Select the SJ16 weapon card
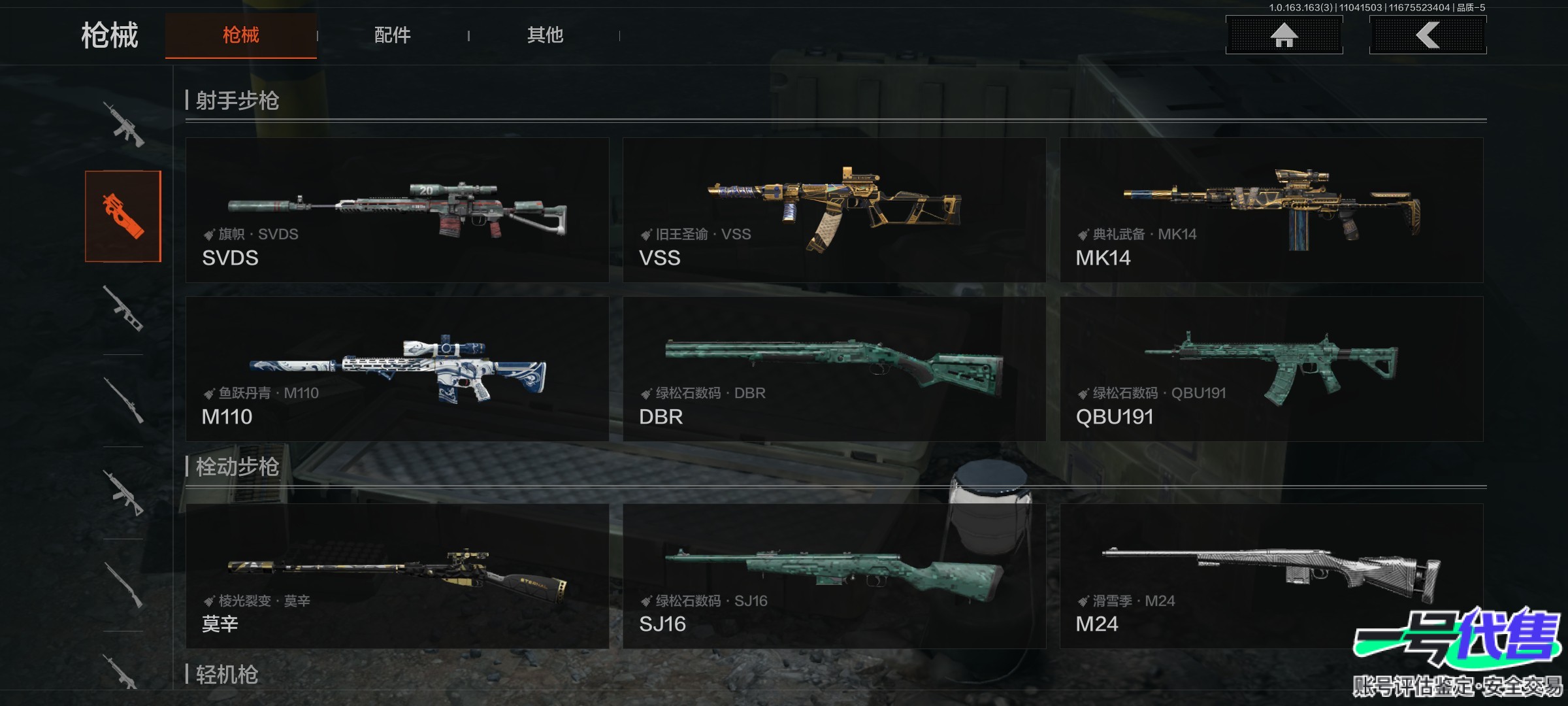The height and width of the screenshot is (706, 1568). (x=834, y=576)
